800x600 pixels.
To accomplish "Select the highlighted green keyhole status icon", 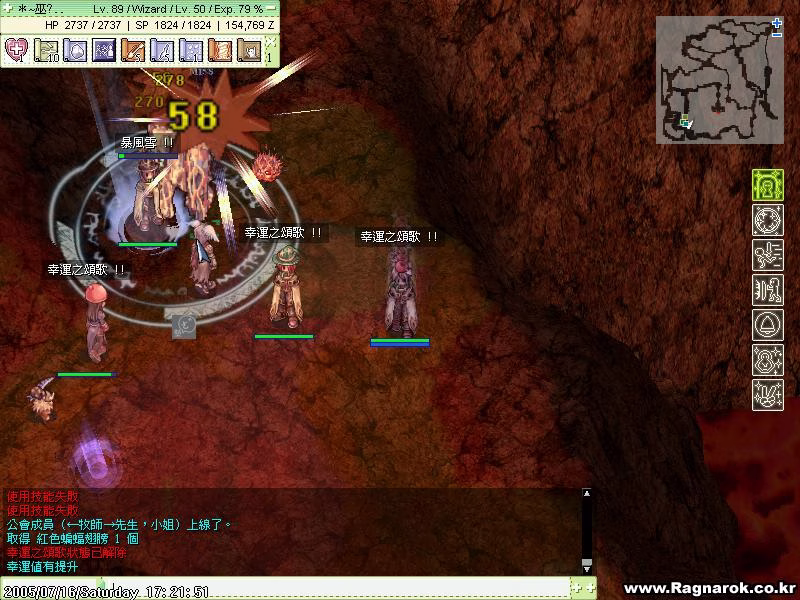I will coord(768,185).
